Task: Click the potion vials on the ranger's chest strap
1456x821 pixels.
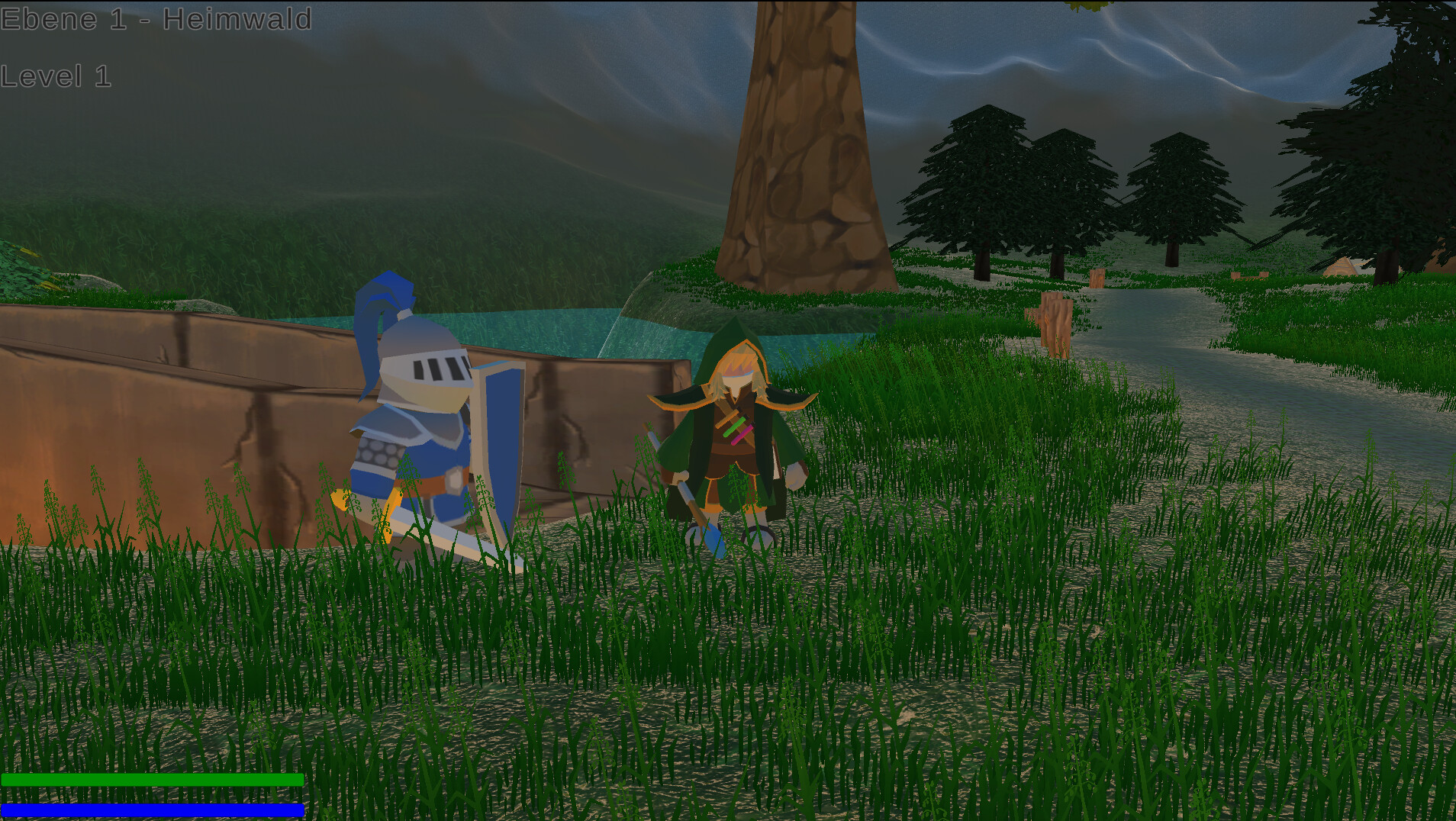Action: [736, 427]
